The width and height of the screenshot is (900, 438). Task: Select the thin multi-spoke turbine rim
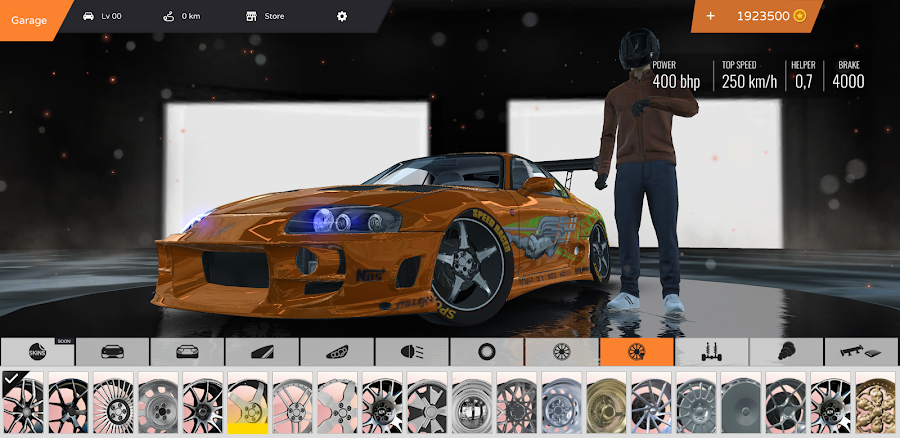click(x=113, y=404)
